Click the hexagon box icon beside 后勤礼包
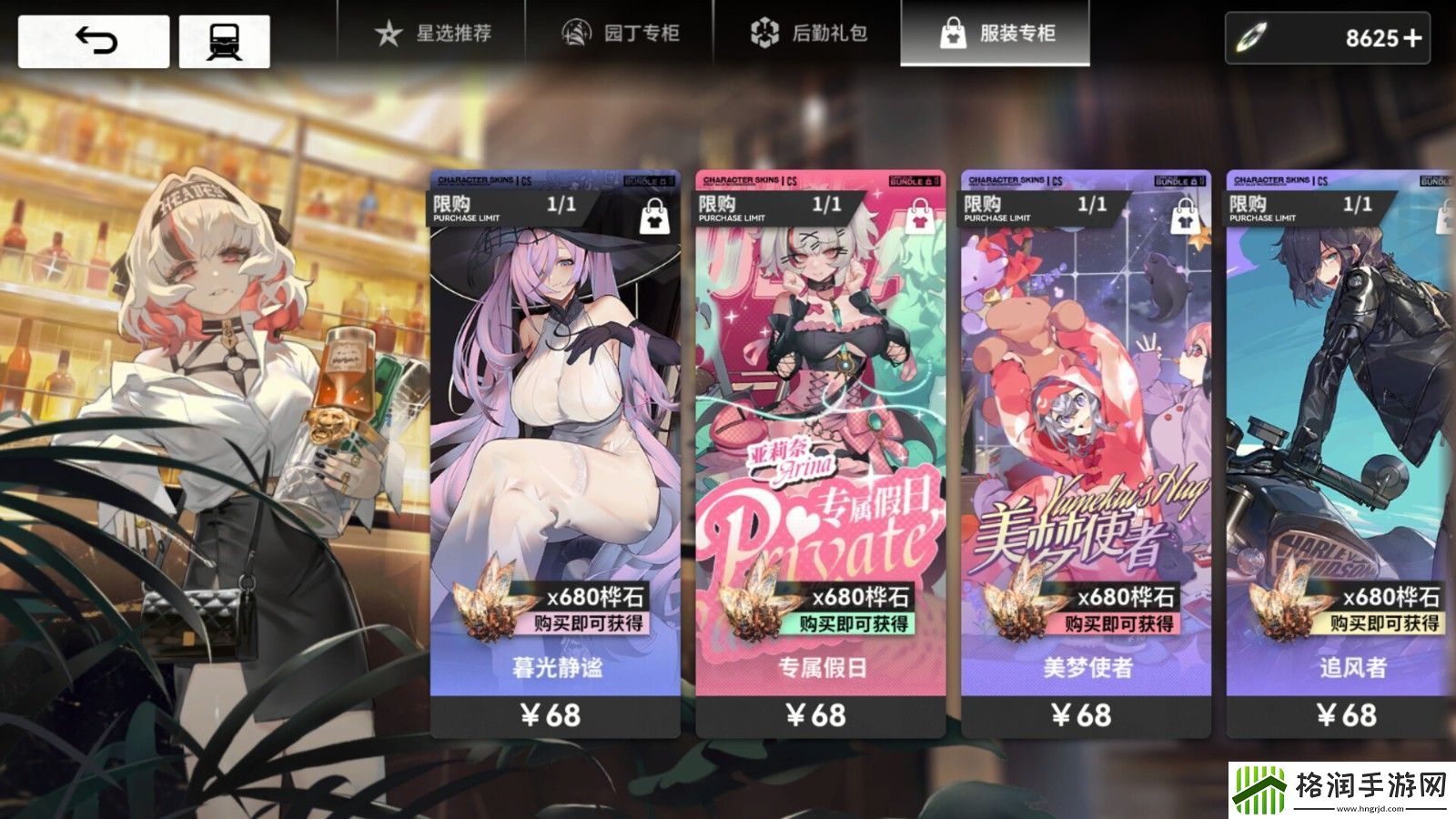Screen dimensions: 1456x819 click(x=763, y=33)
